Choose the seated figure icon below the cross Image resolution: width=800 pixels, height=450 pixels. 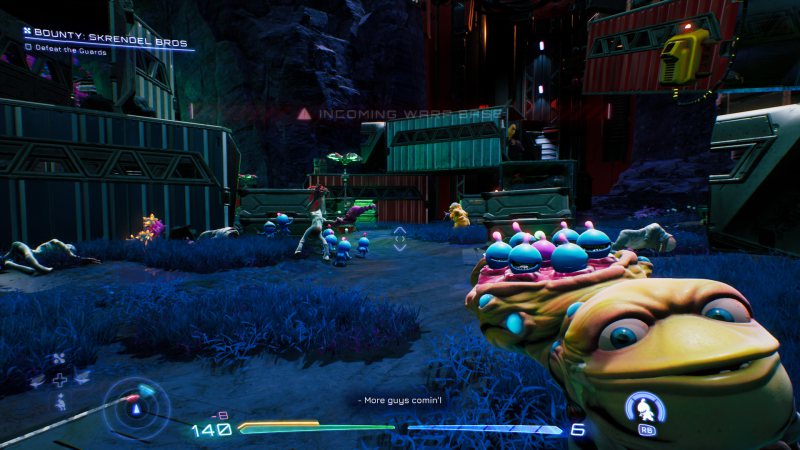pyautogui.click(x=60, y=401)
